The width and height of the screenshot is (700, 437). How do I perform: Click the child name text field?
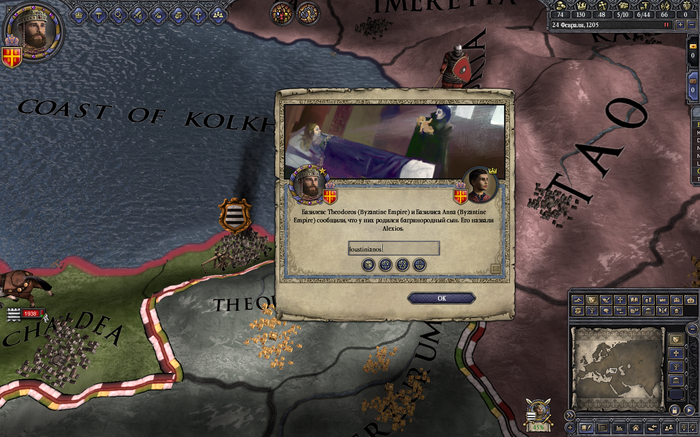point(393,248)
